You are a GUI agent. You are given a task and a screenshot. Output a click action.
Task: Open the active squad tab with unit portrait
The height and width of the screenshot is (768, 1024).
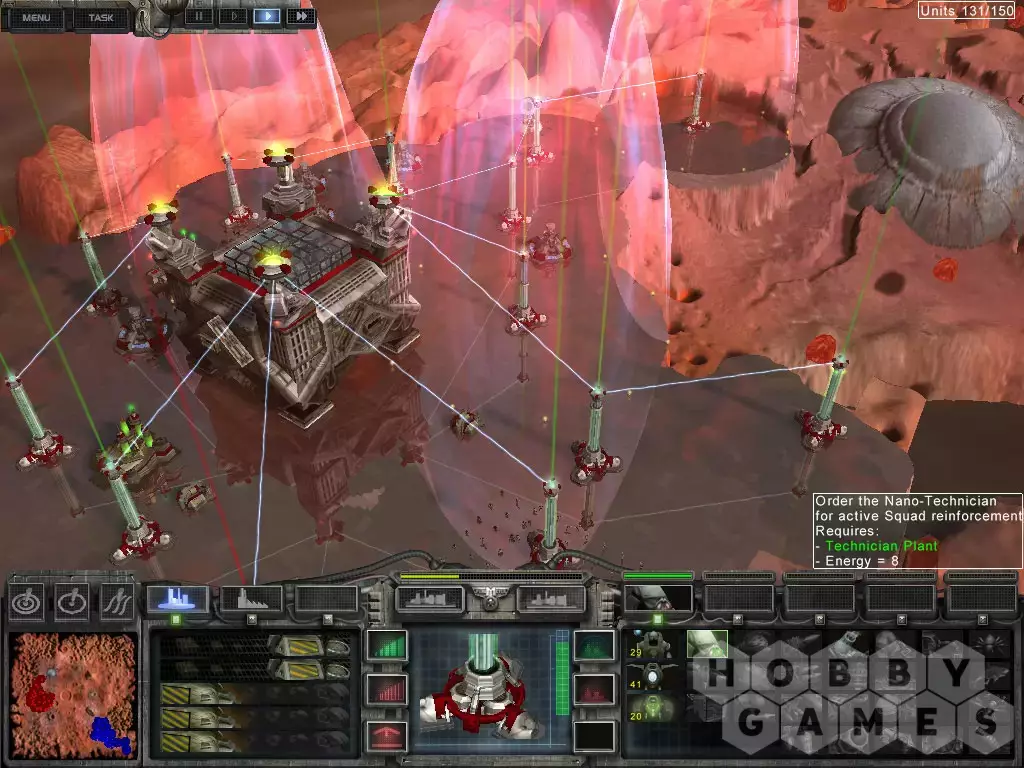point(657,598)
